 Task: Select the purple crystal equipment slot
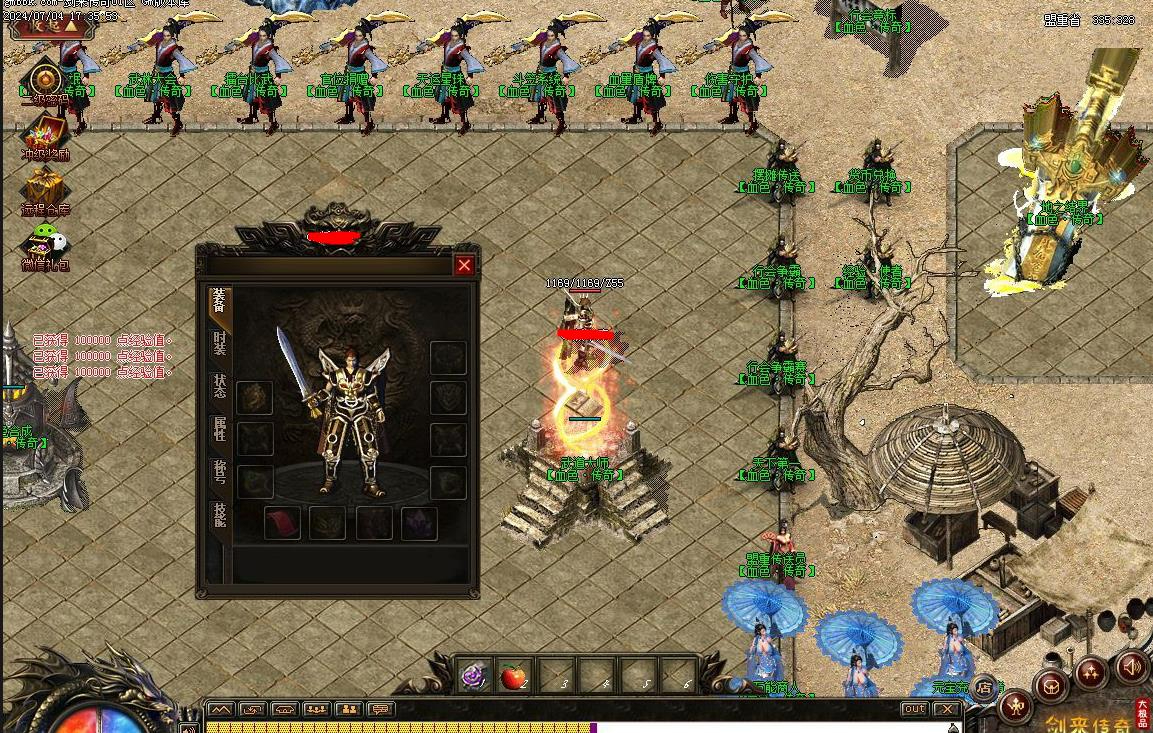tap(419, 523)
